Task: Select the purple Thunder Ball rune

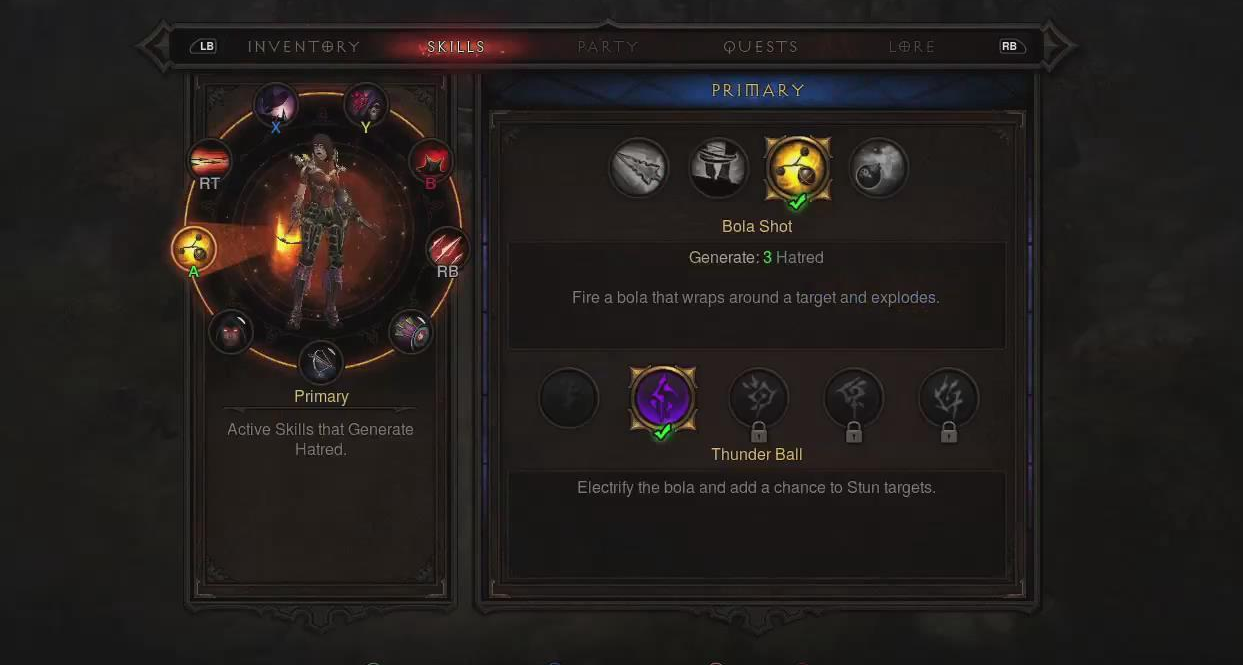Action: [662, 399]
